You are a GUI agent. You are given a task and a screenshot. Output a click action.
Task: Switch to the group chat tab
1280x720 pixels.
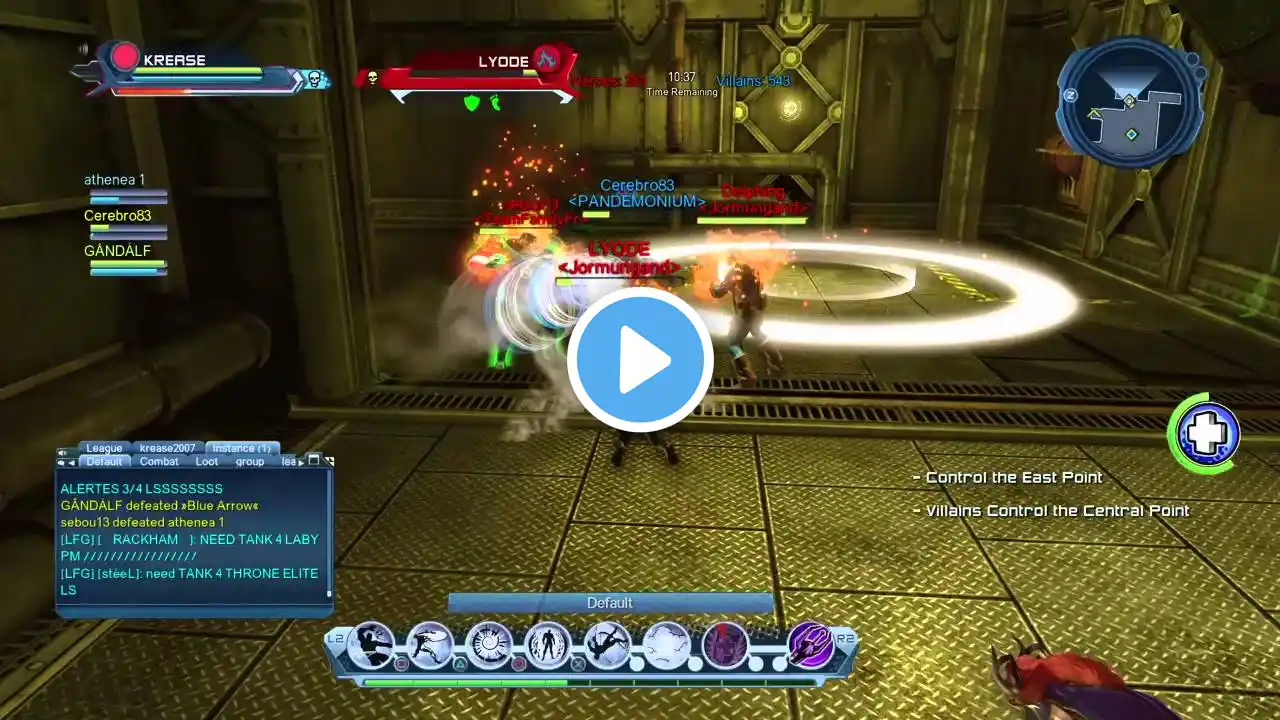click(250, 462)
